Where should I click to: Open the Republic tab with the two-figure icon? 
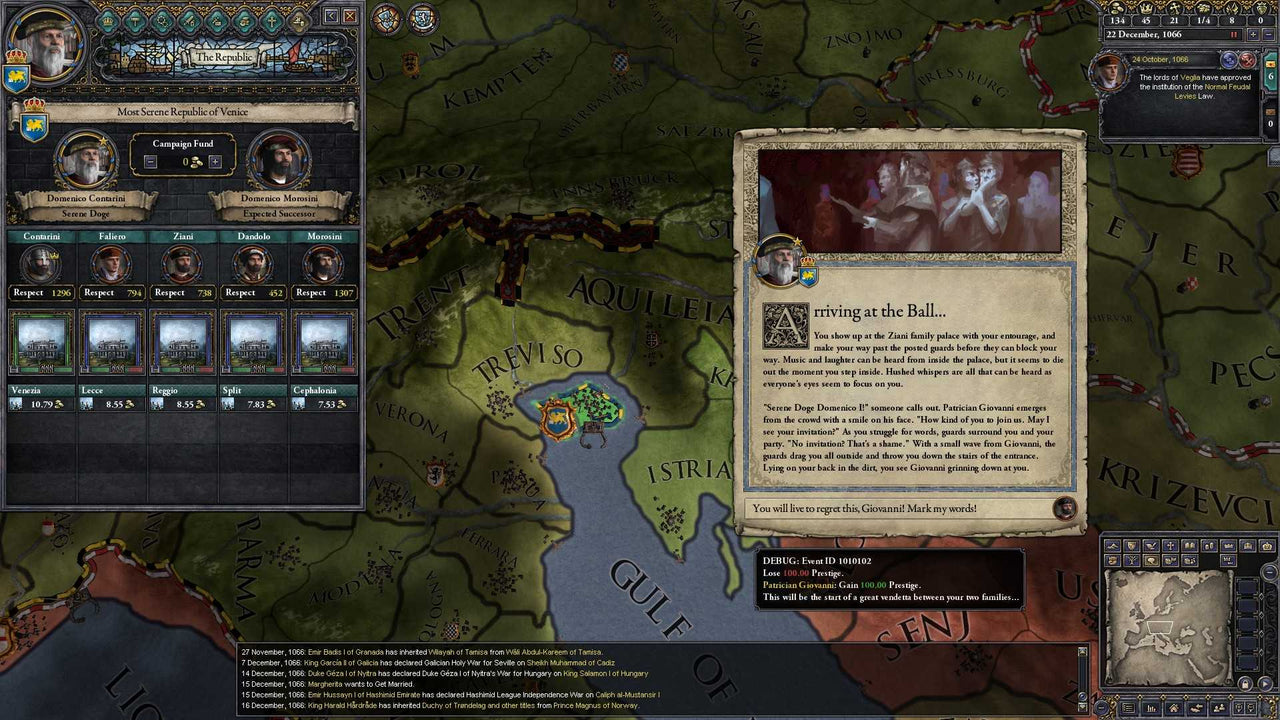pos(297,20)
